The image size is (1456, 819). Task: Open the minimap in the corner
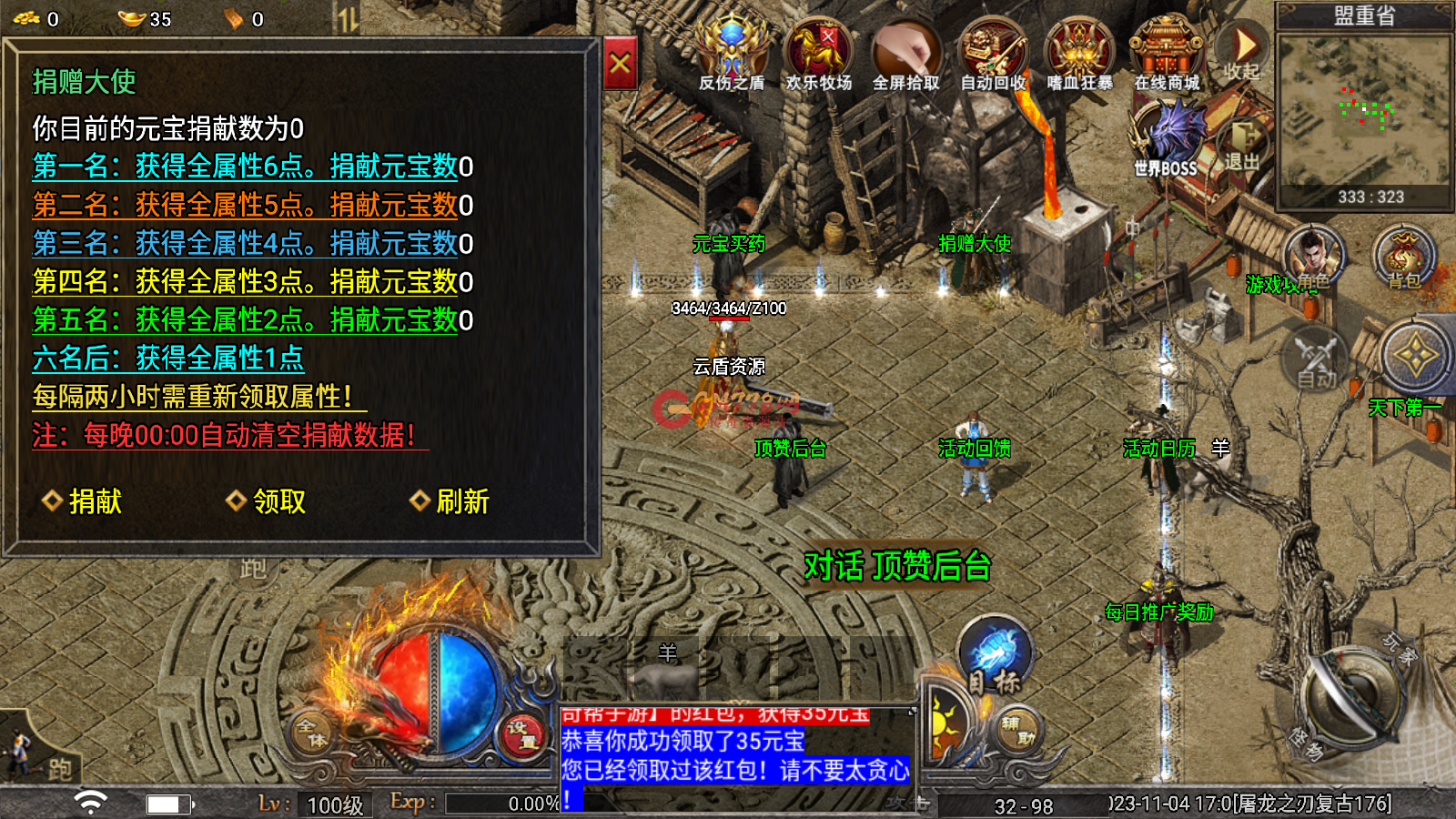pyautogui.click(x=1364, y=114)
